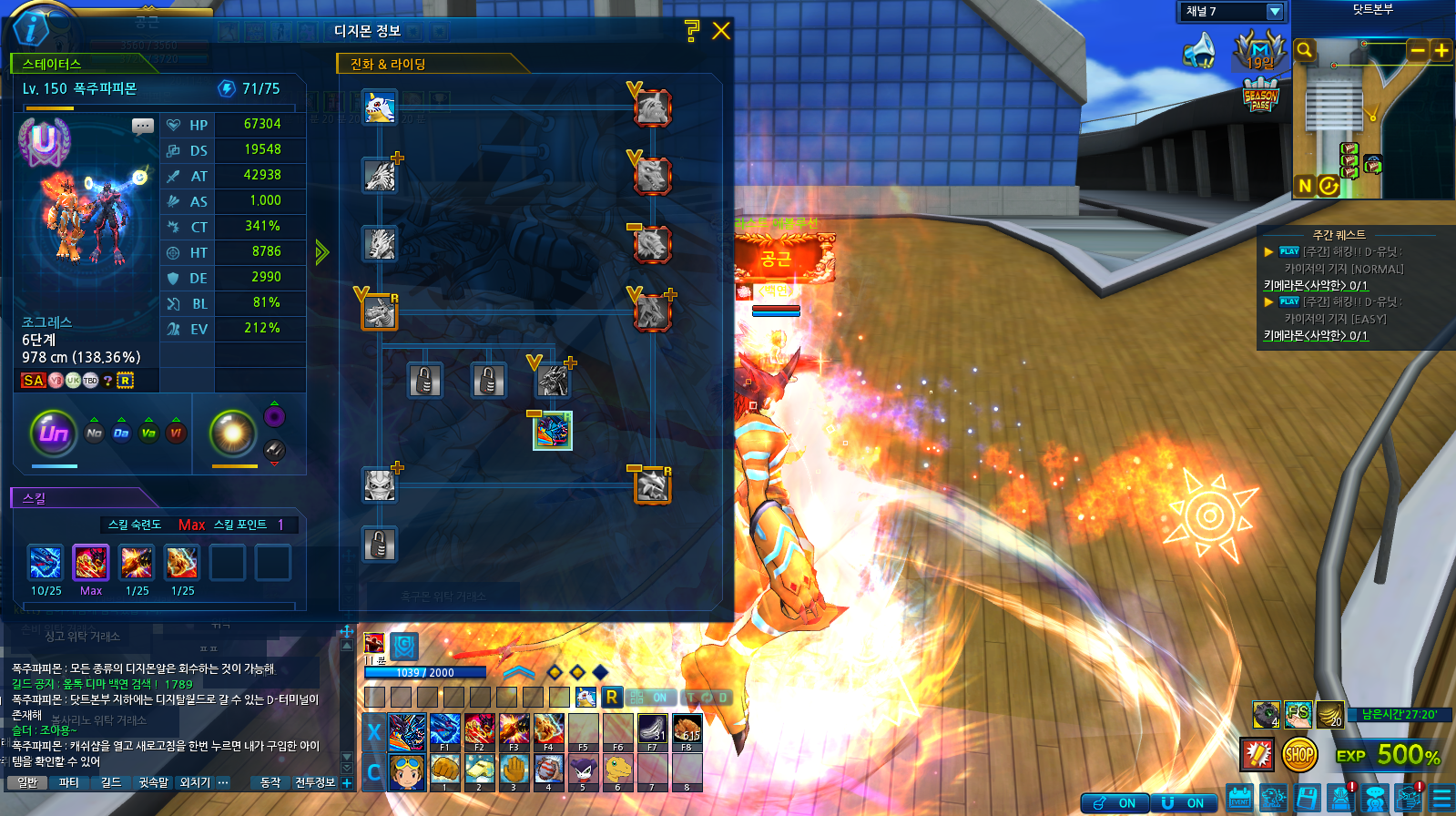1456x816 pixels.
Task: Select the first skill icon showing 10/25
Action: tap(46, 564)
